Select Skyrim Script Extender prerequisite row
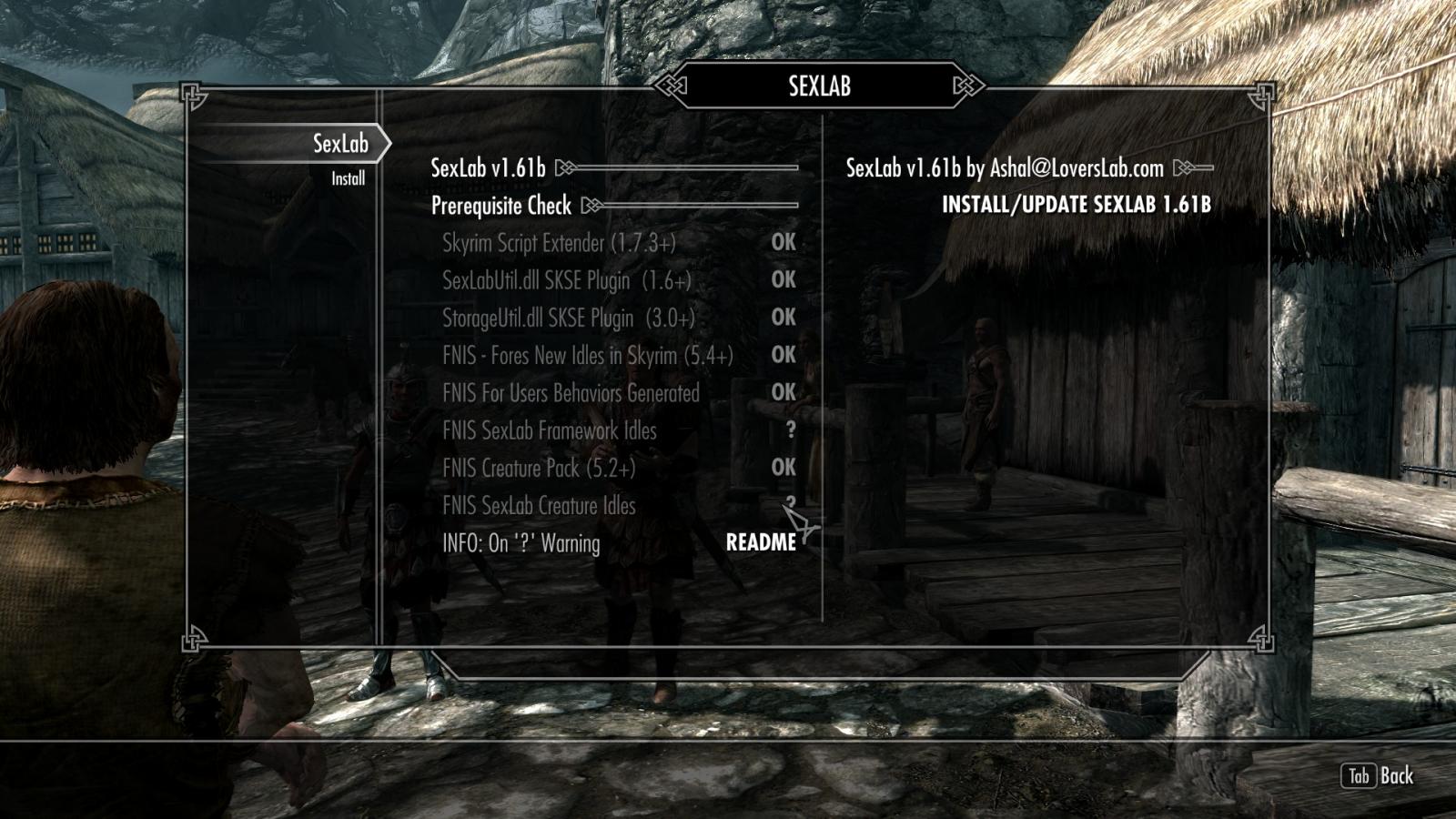 click(559, 243)
